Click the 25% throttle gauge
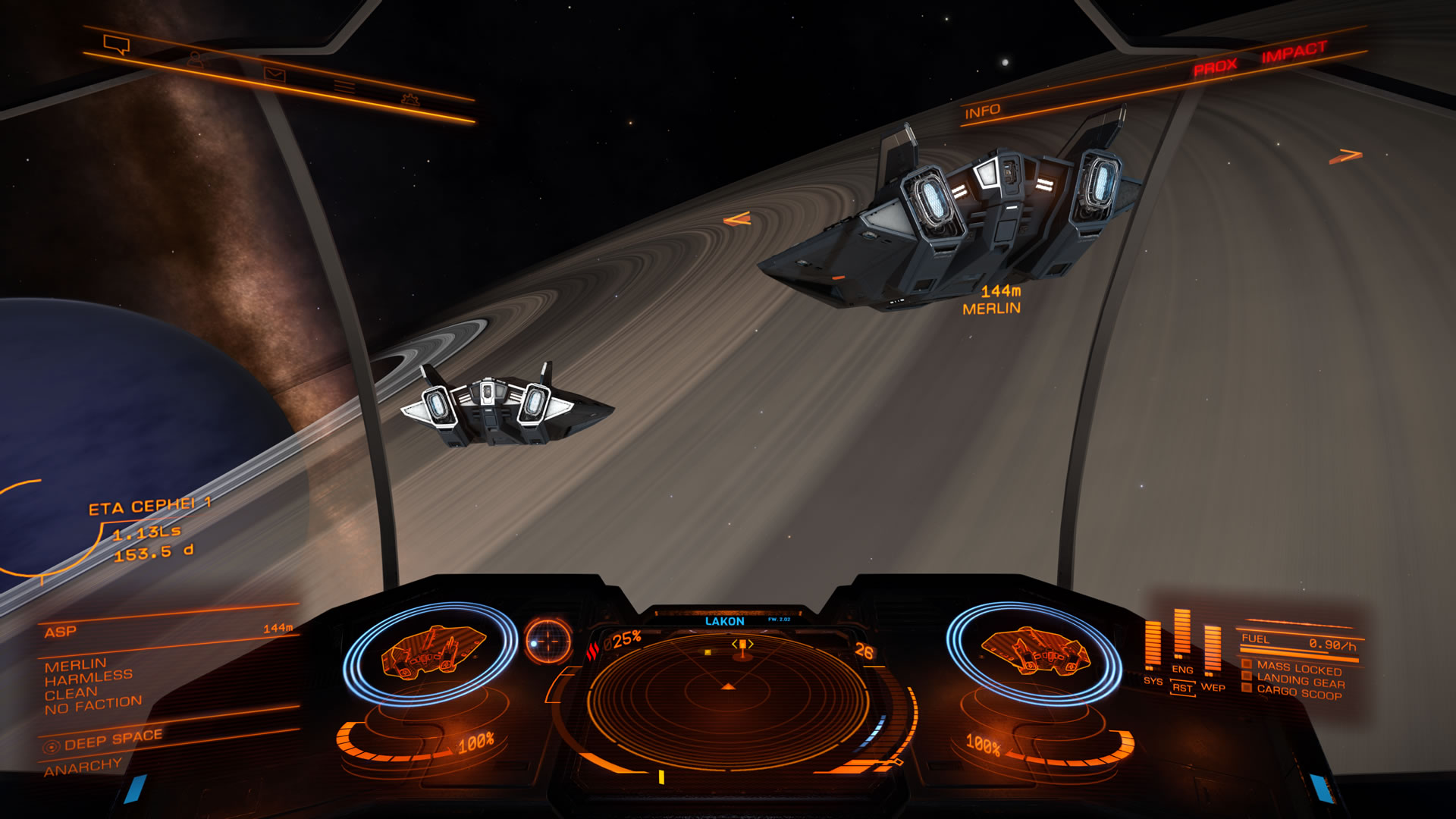This screenshot has width=1456, height=819. (624, 639)
